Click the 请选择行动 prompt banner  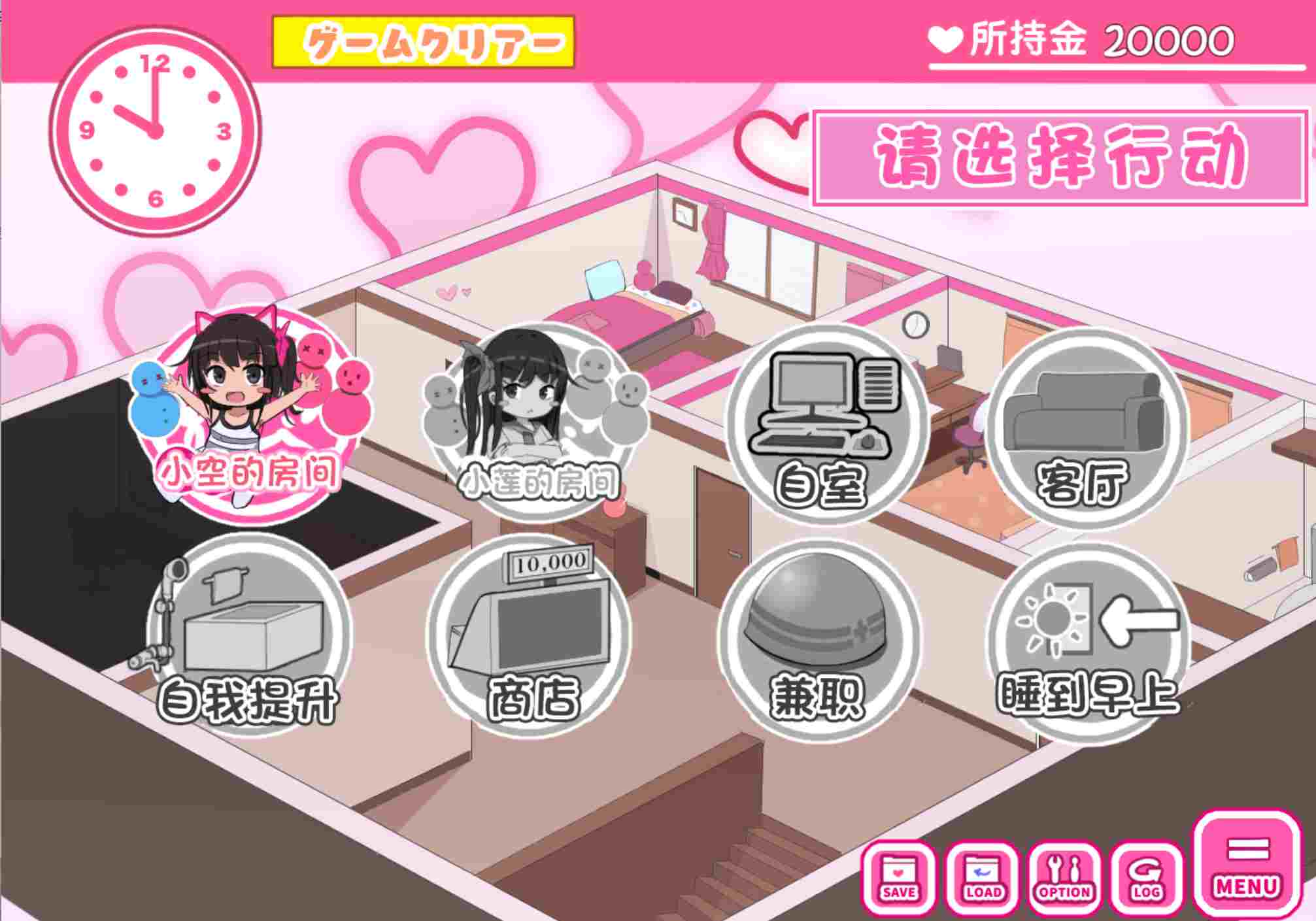1059,150
